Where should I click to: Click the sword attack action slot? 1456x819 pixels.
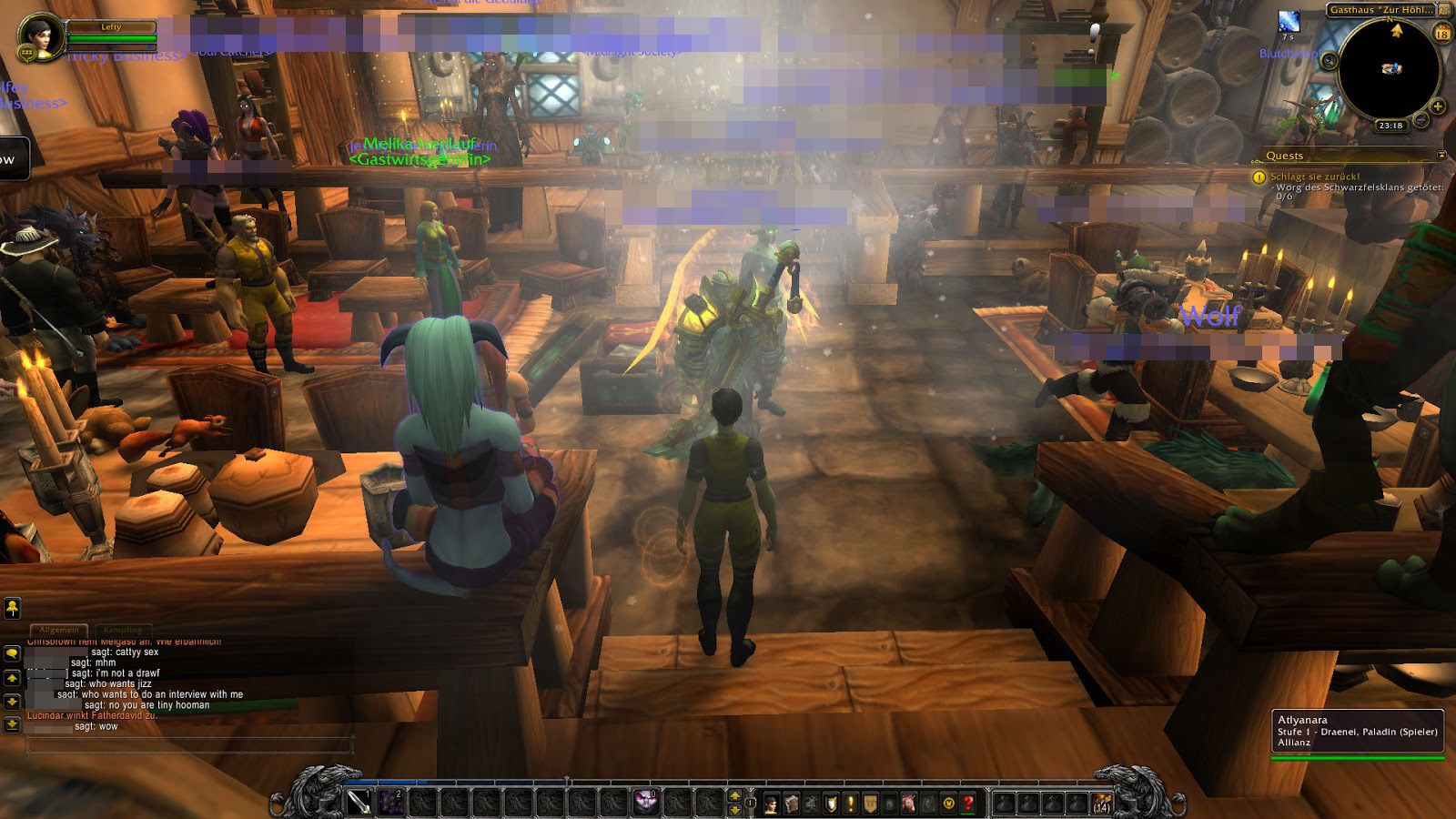[x=359, y=802]
